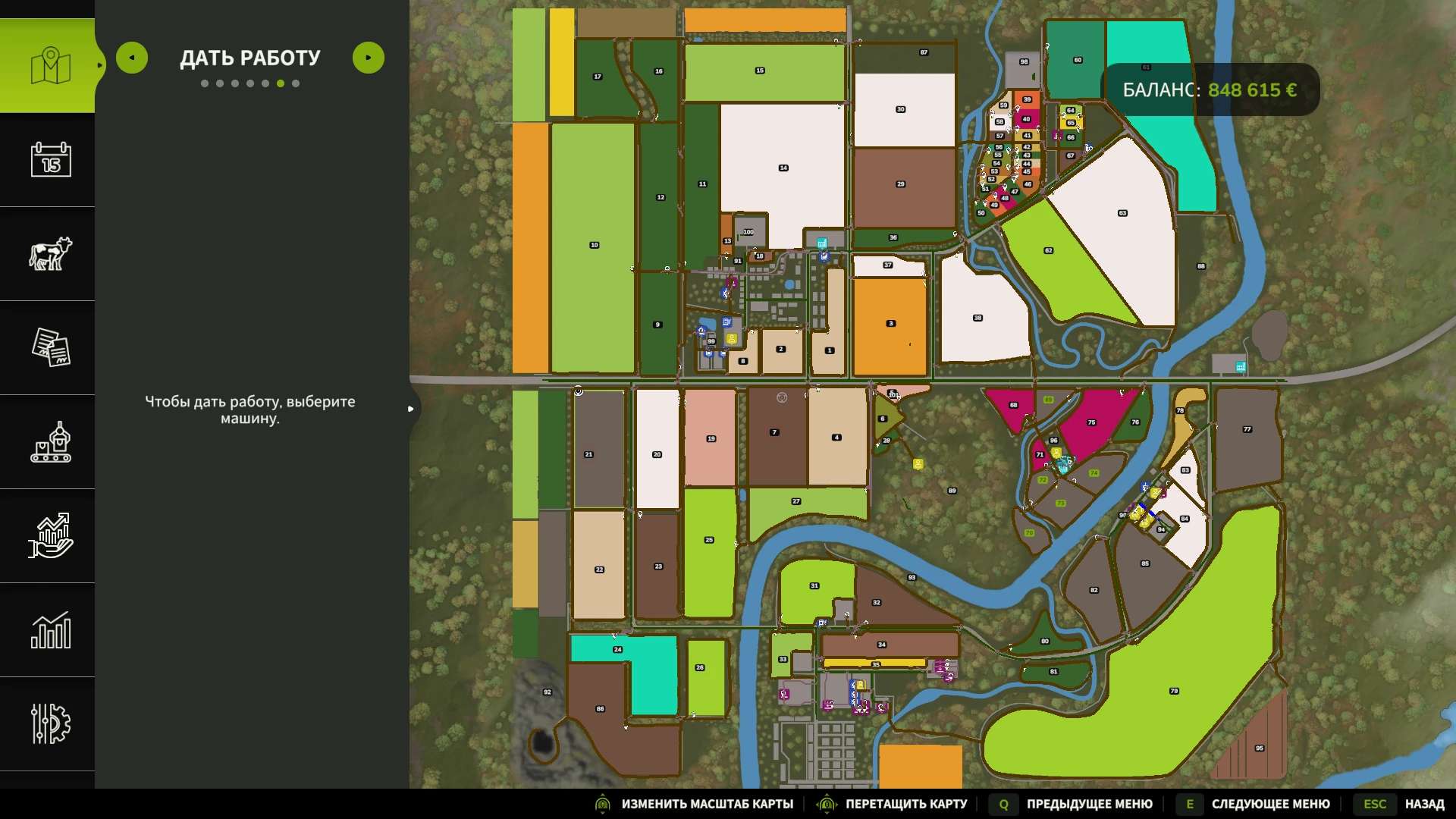
Task: Go to next map page with right arrow
Action: (369, 58)
